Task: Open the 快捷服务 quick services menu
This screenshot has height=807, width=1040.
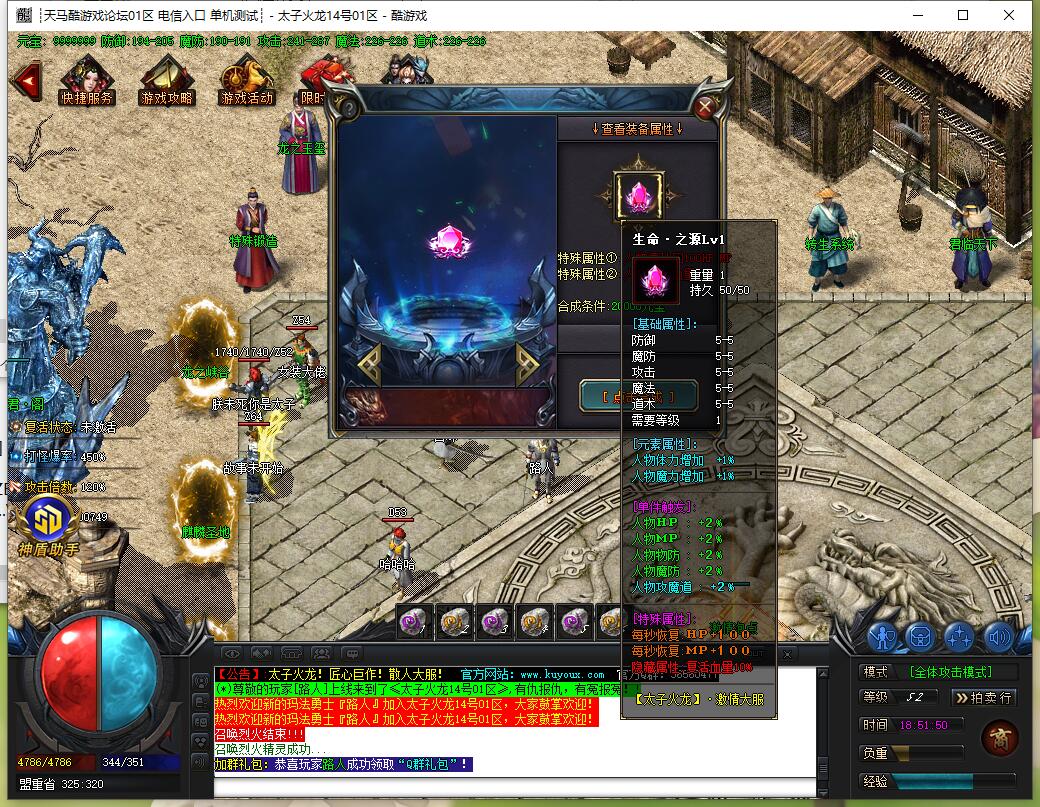Action: pyautogui.click(x=87, y=80)
